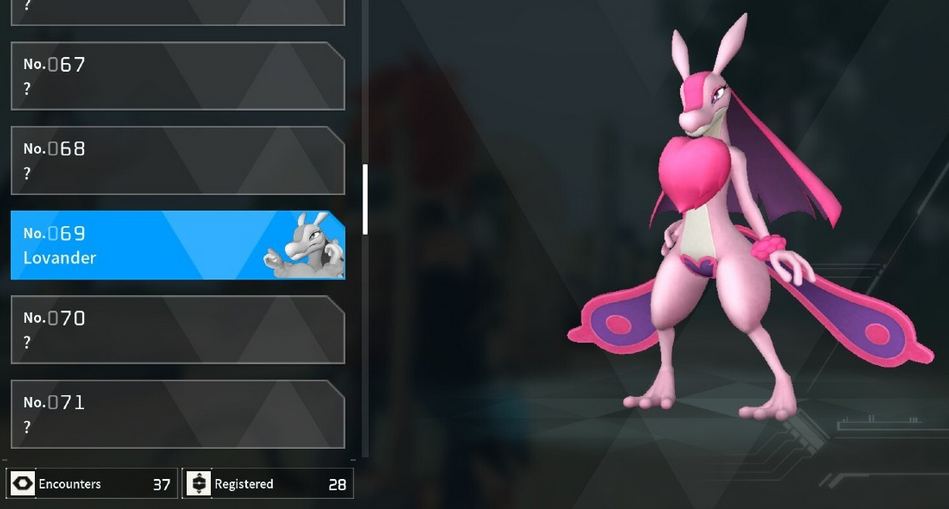
Task: Open the No.070 unknown entry
Action: 177,329
